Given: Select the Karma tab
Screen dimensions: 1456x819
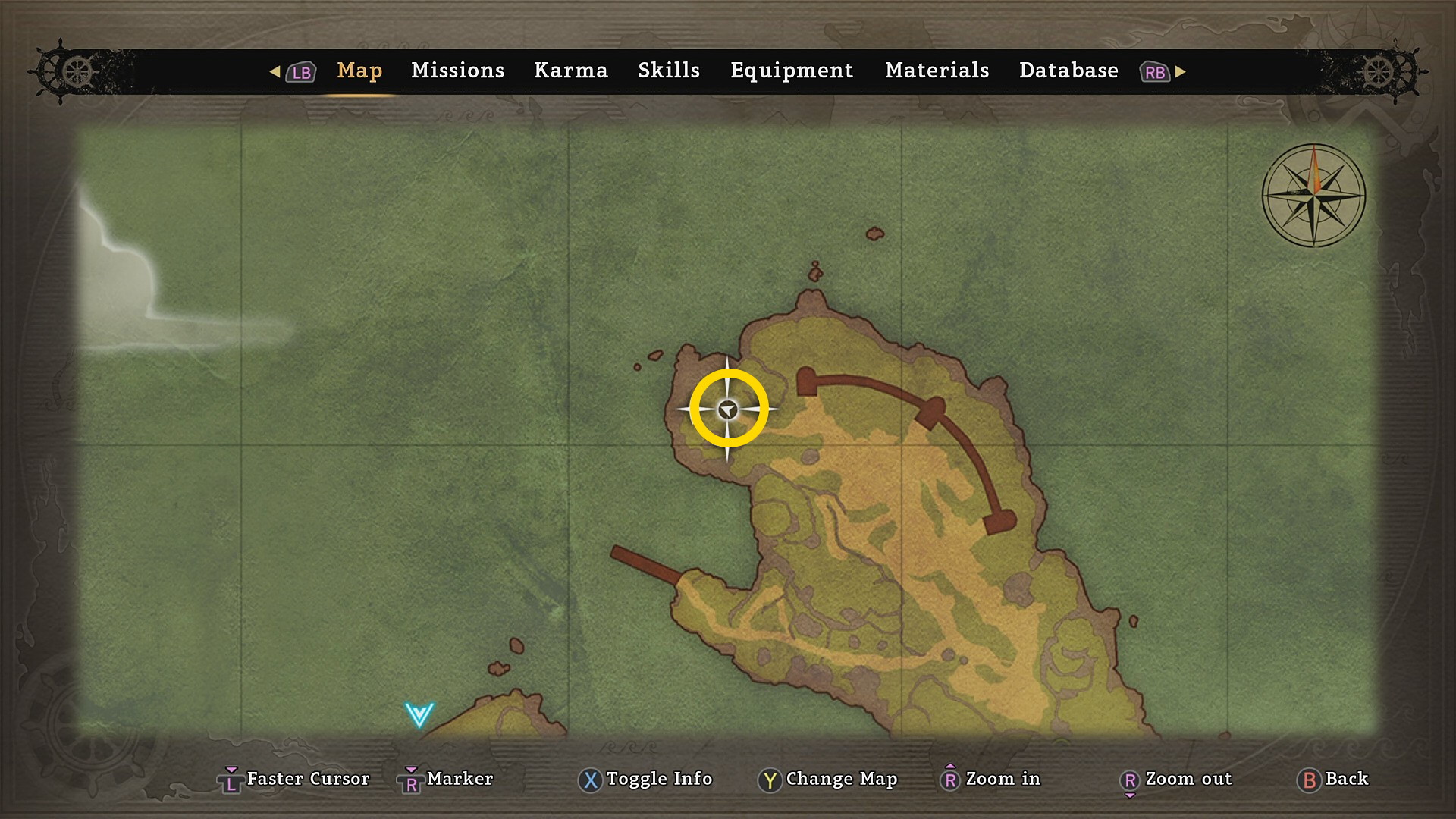Looking at the screenshot, I should coord(570,71).
